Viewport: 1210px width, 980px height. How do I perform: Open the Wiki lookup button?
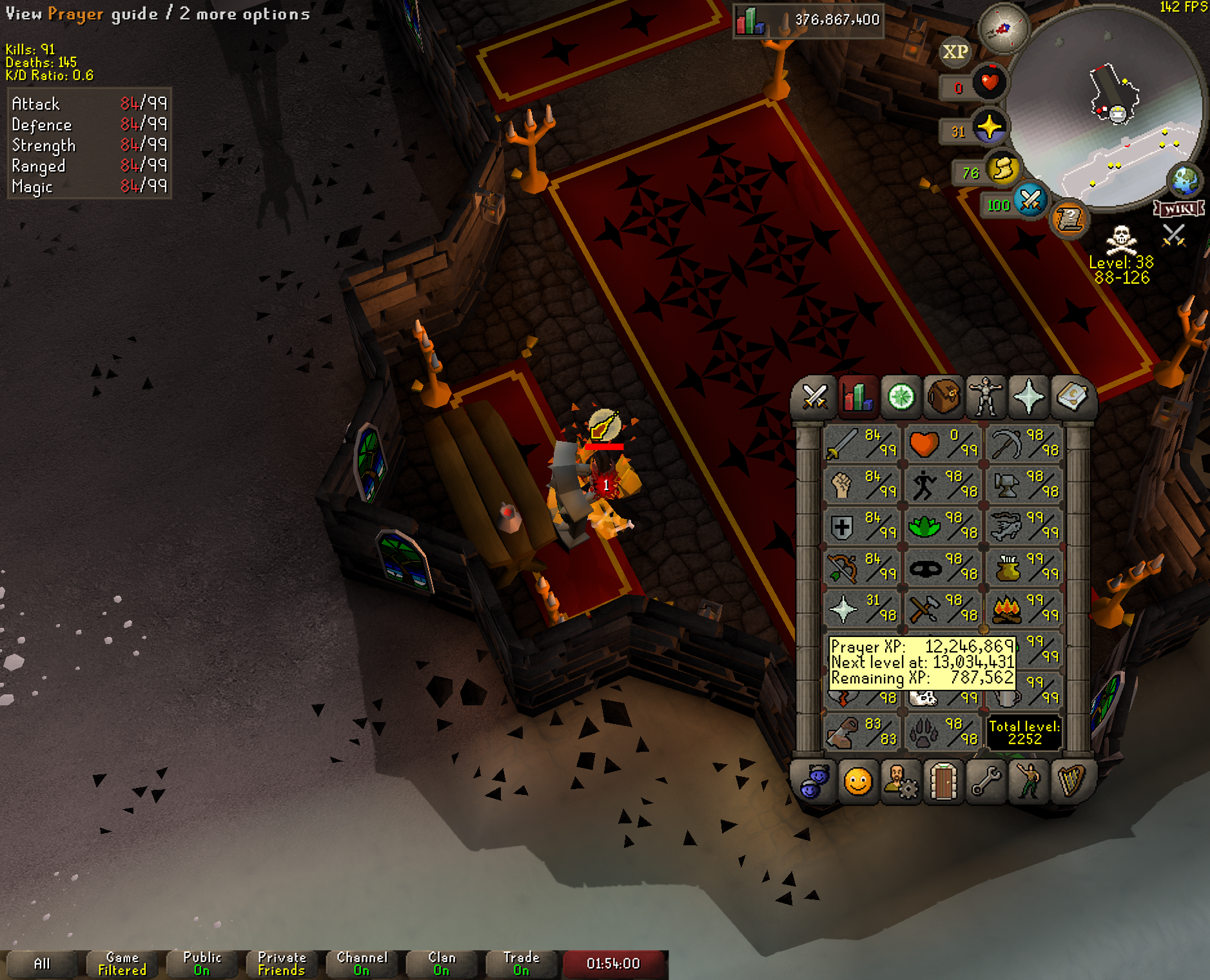(x=1179, y=209)
